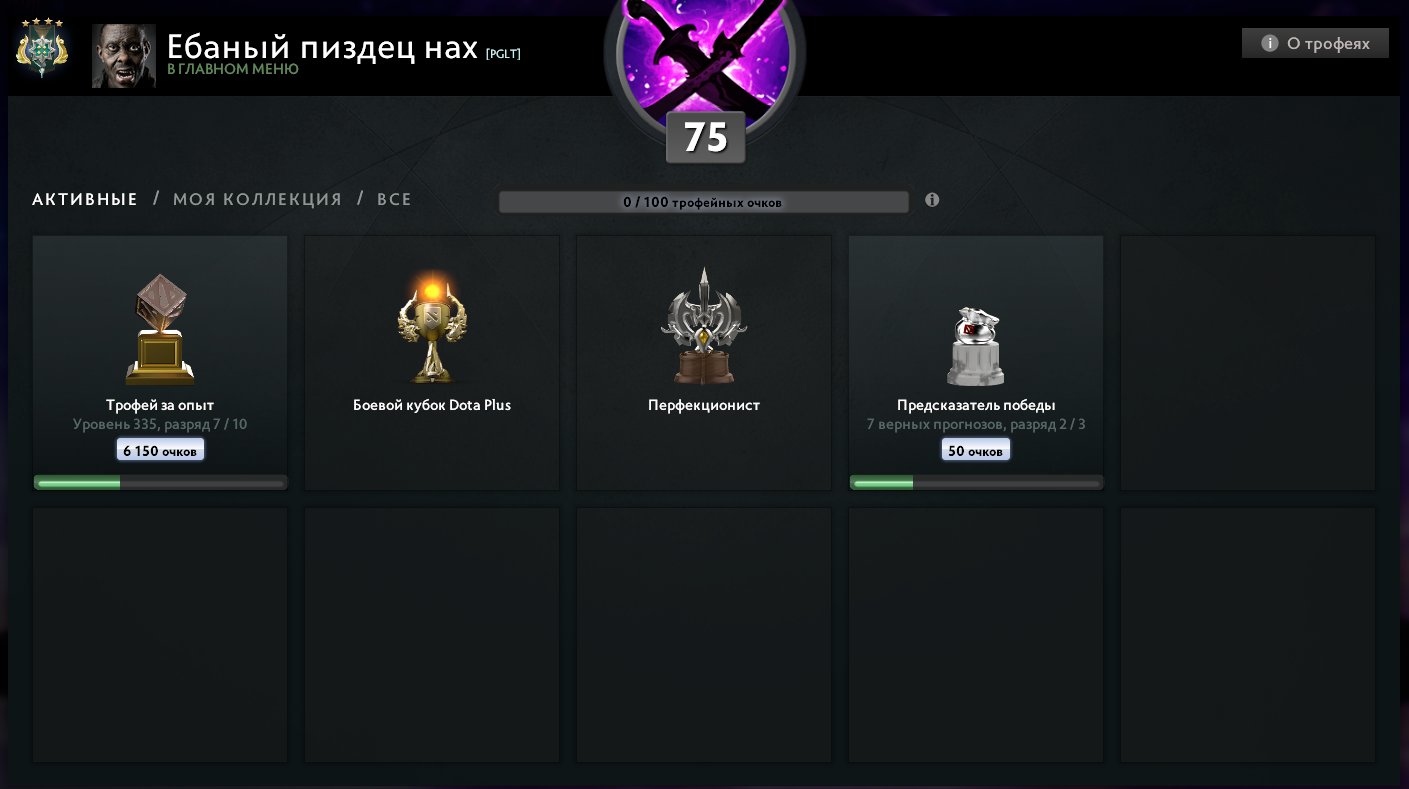Click the guild crest emblem top left
Image resolution: width=1409 pixels, height=789 pixels.
[42, 47]
